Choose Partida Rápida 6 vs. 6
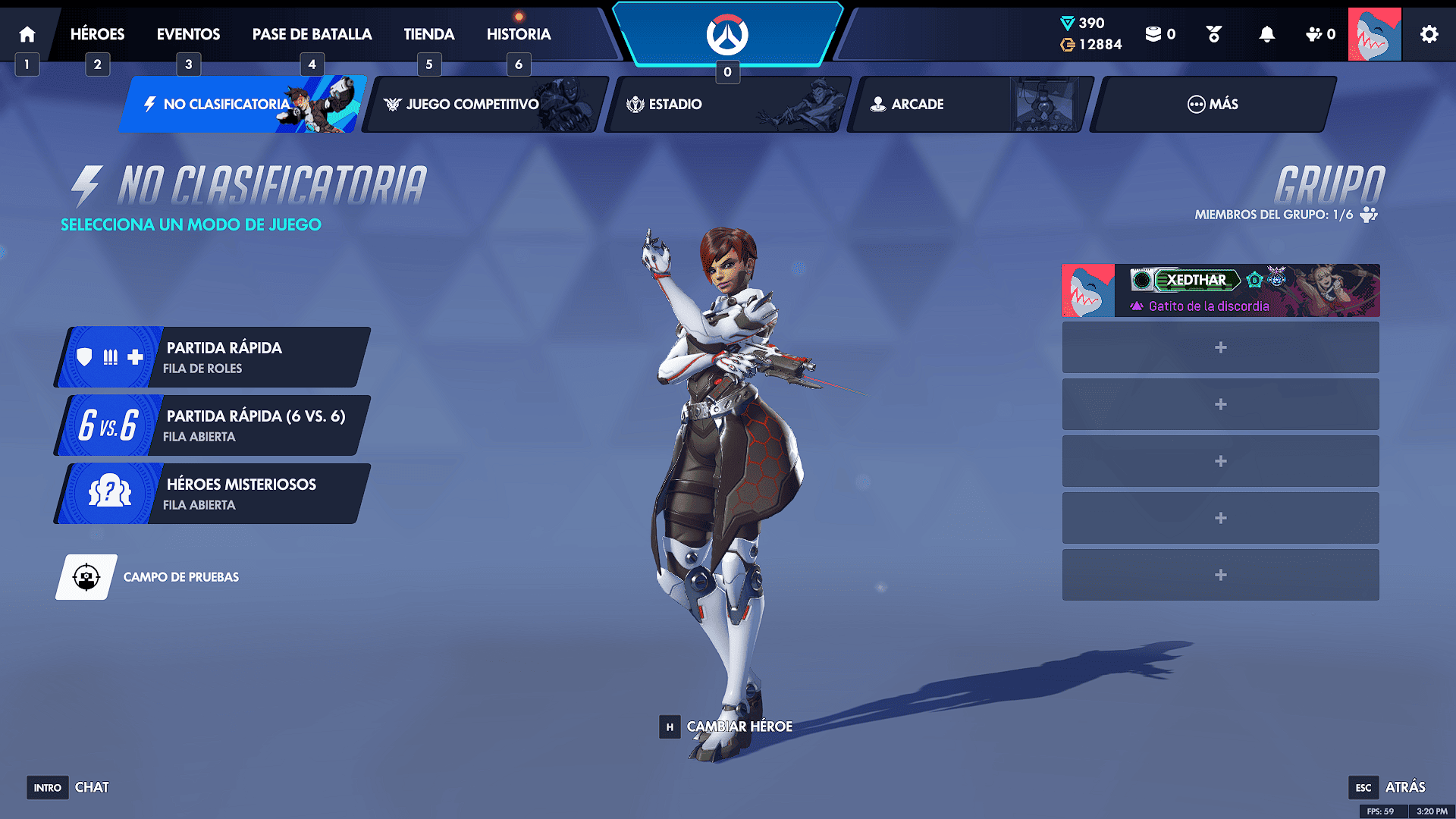The height and width of the screenshot is (819, 1456). (212, 425)
